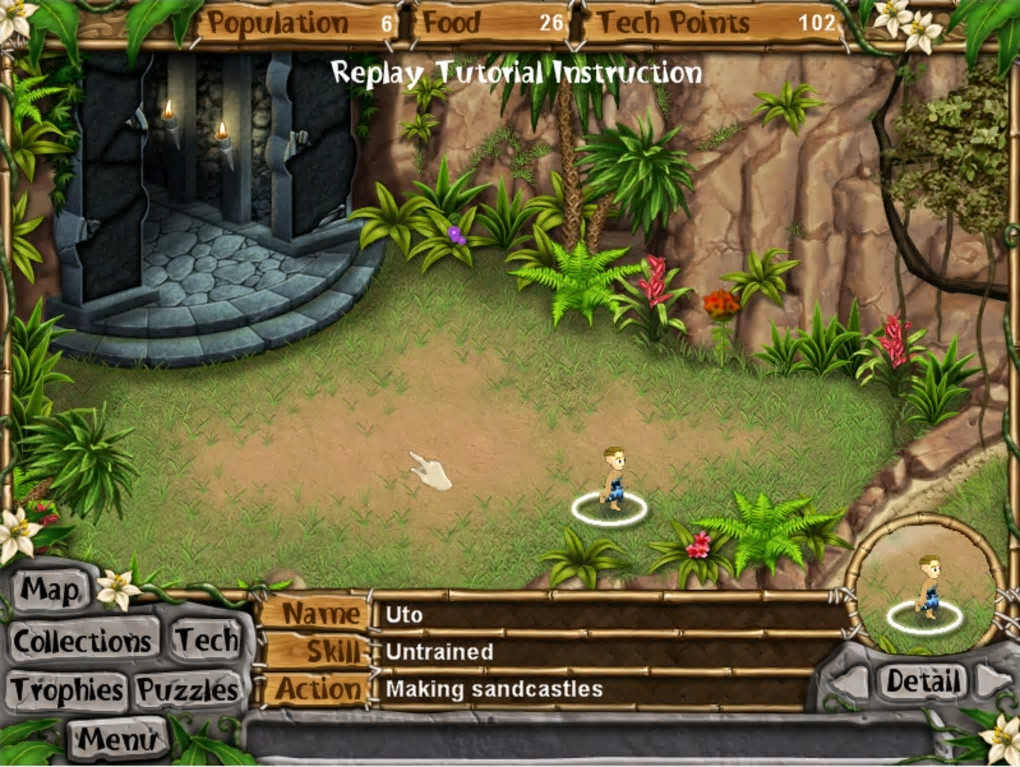Screen dimensions: 1020x767
Task: Click Replay Tutorial Instruction text
Action: (x=516, y=73)
